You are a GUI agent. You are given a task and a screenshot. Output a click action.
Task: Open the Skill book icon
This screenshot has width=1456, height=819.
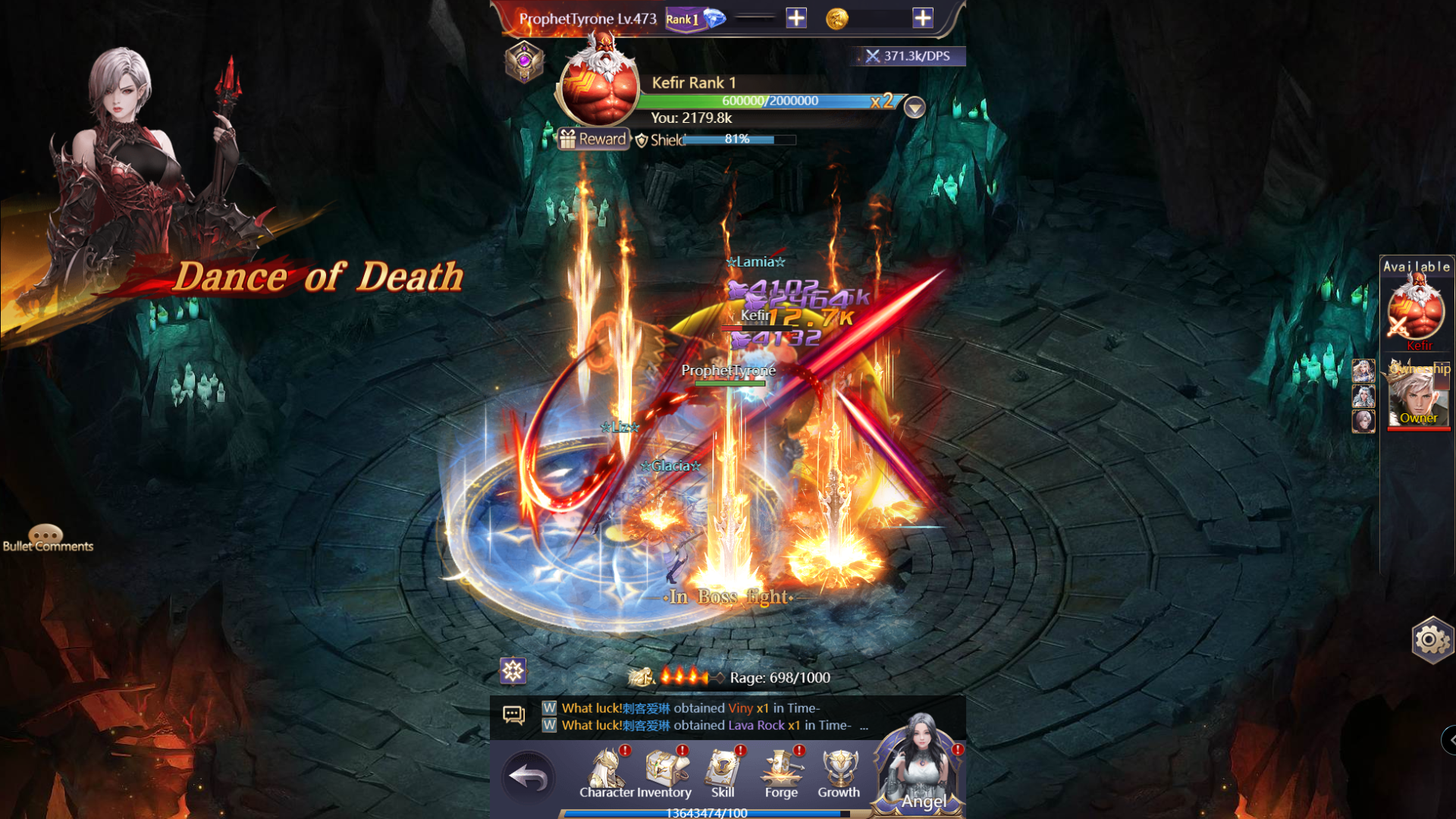(723, 766)
